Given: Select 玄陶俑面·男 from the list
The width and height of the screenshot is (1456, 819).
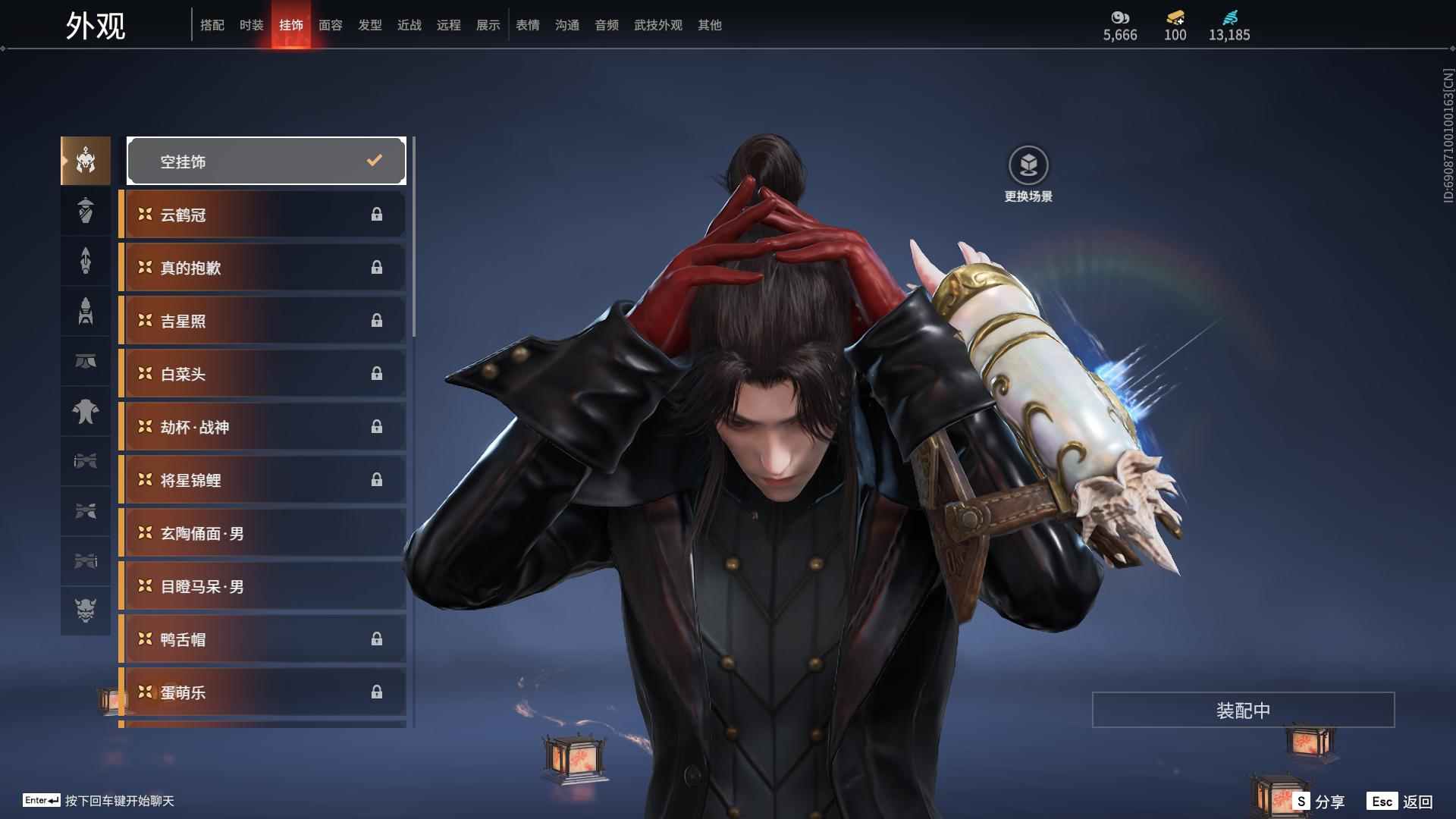Looking at the screenshot, I should tap(262, 533).
